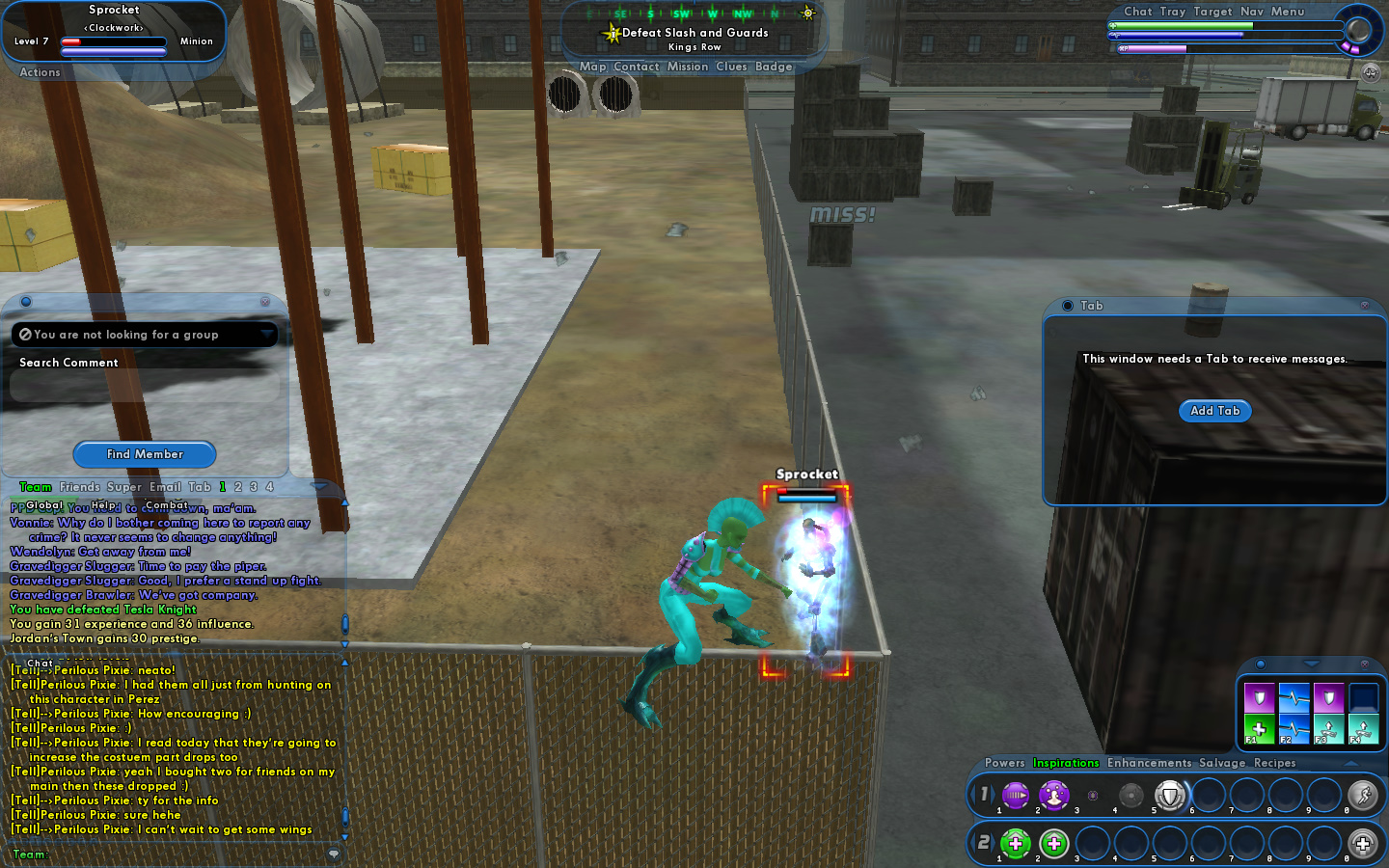Image resolution: width=1389 pixels, height=868 pixels.
Task: Open the Map from the nav bar
Action: coord(592,67)
